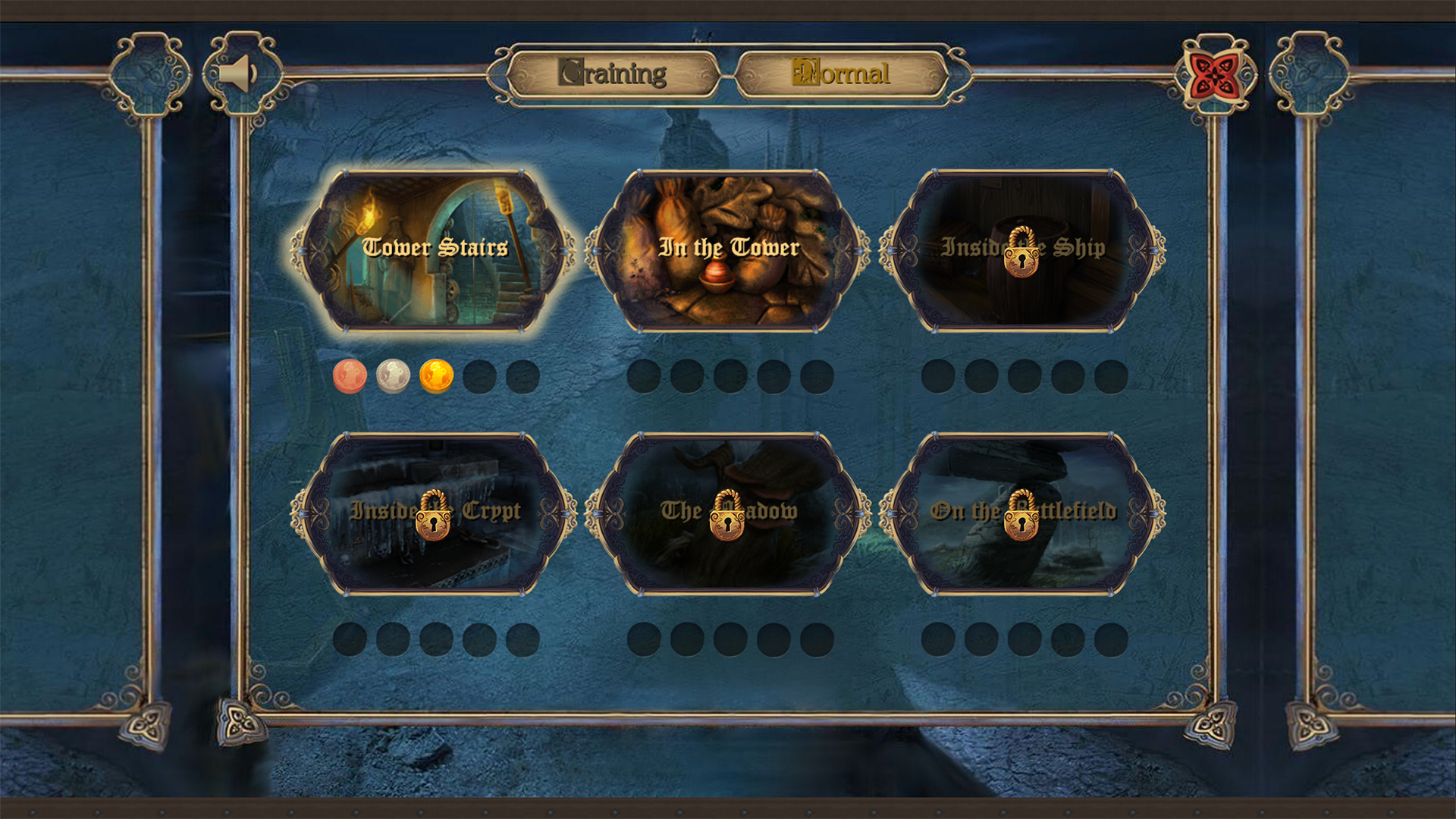Screen dimensions: 1456x819
Task: Switch to the Training tab
Action: (616, 73)
